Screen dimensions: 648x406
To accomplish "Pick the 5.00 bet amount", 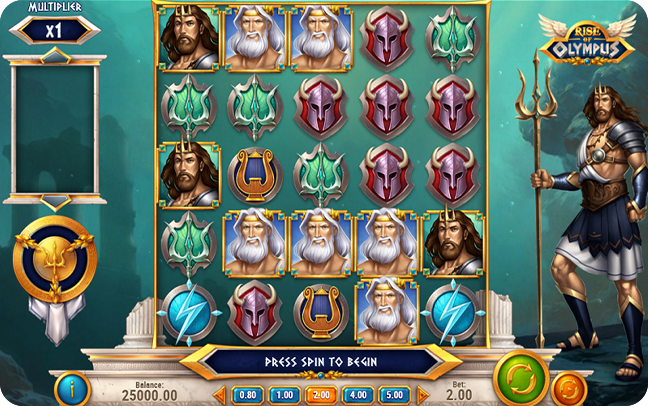I will [395, 395].
